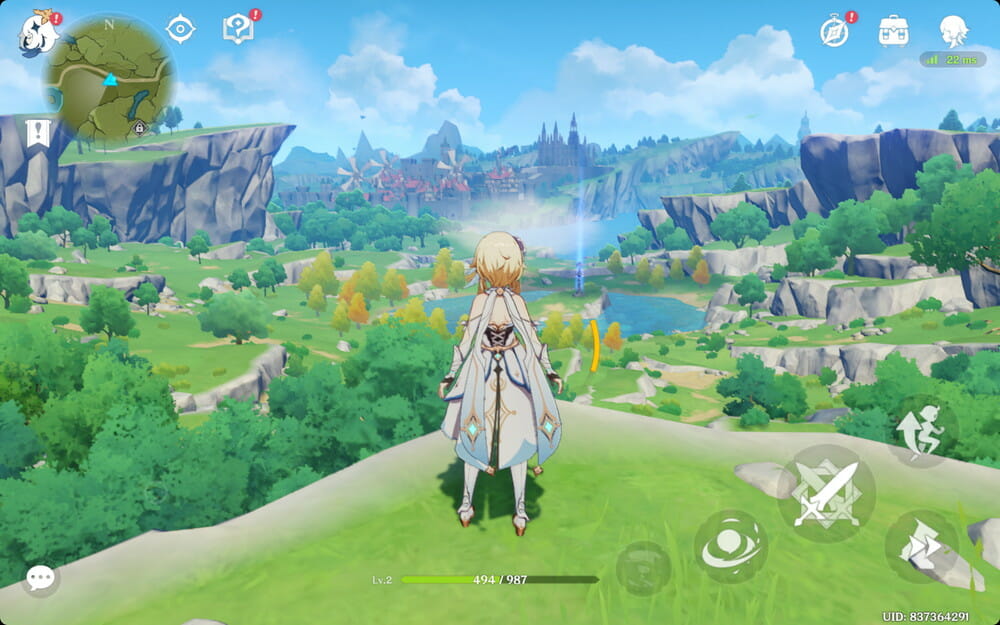
Task: Tap the sprint dash button
Action: point(921,547)
